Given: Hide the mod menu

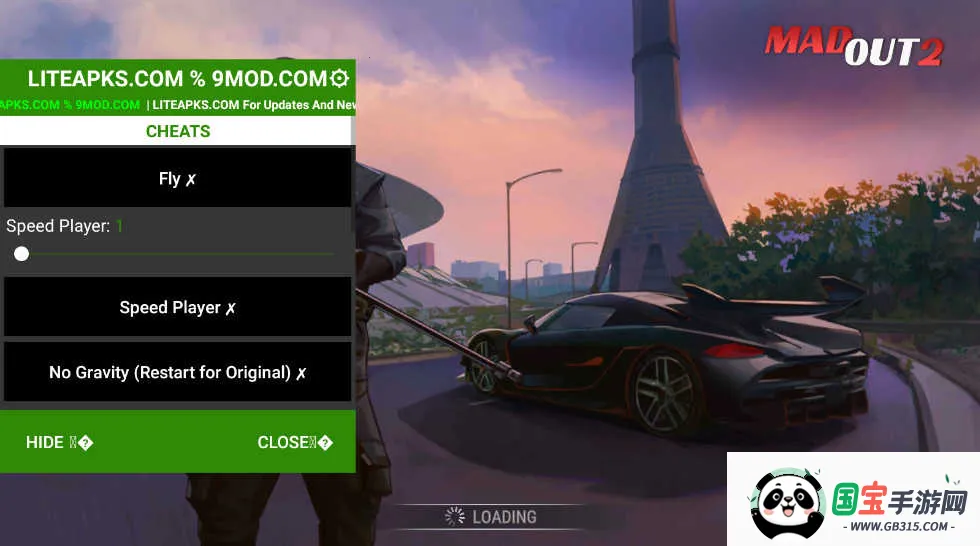Looking at the screenshot, I should (59, 442).
